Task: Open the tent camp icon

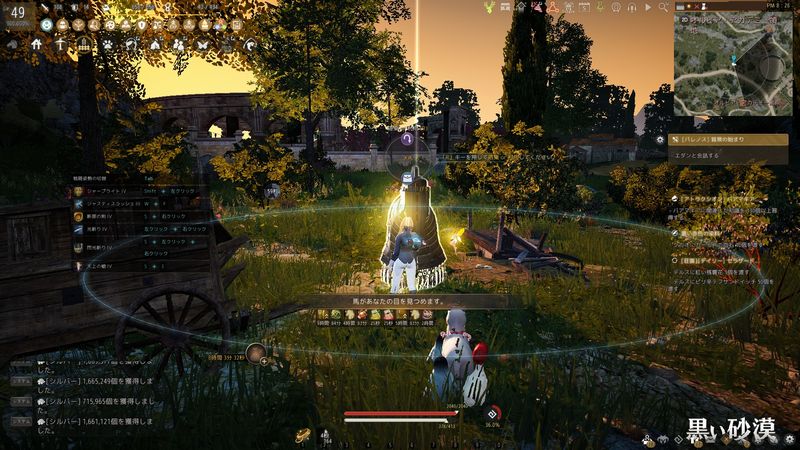Action: point(155,44)
